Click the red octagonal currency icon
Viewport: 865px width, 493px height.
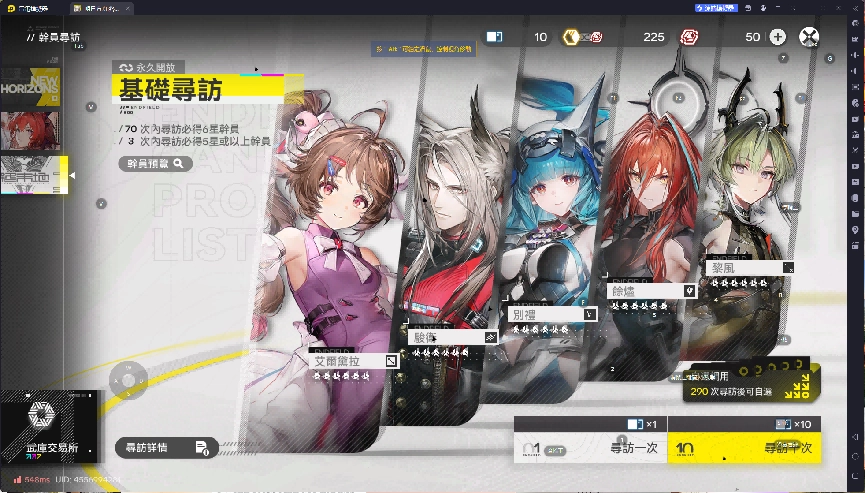tap(689, 37)
